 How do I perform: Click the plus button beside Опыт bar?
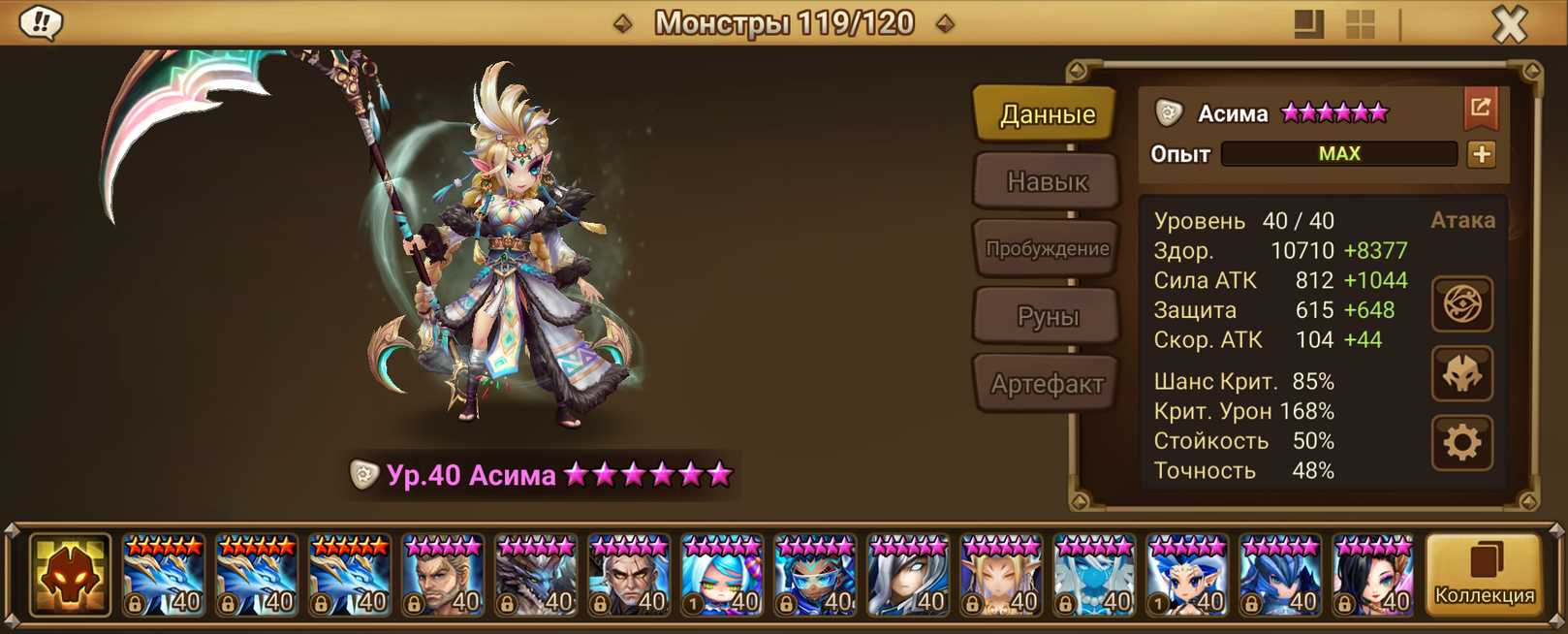pos(1481,154)
